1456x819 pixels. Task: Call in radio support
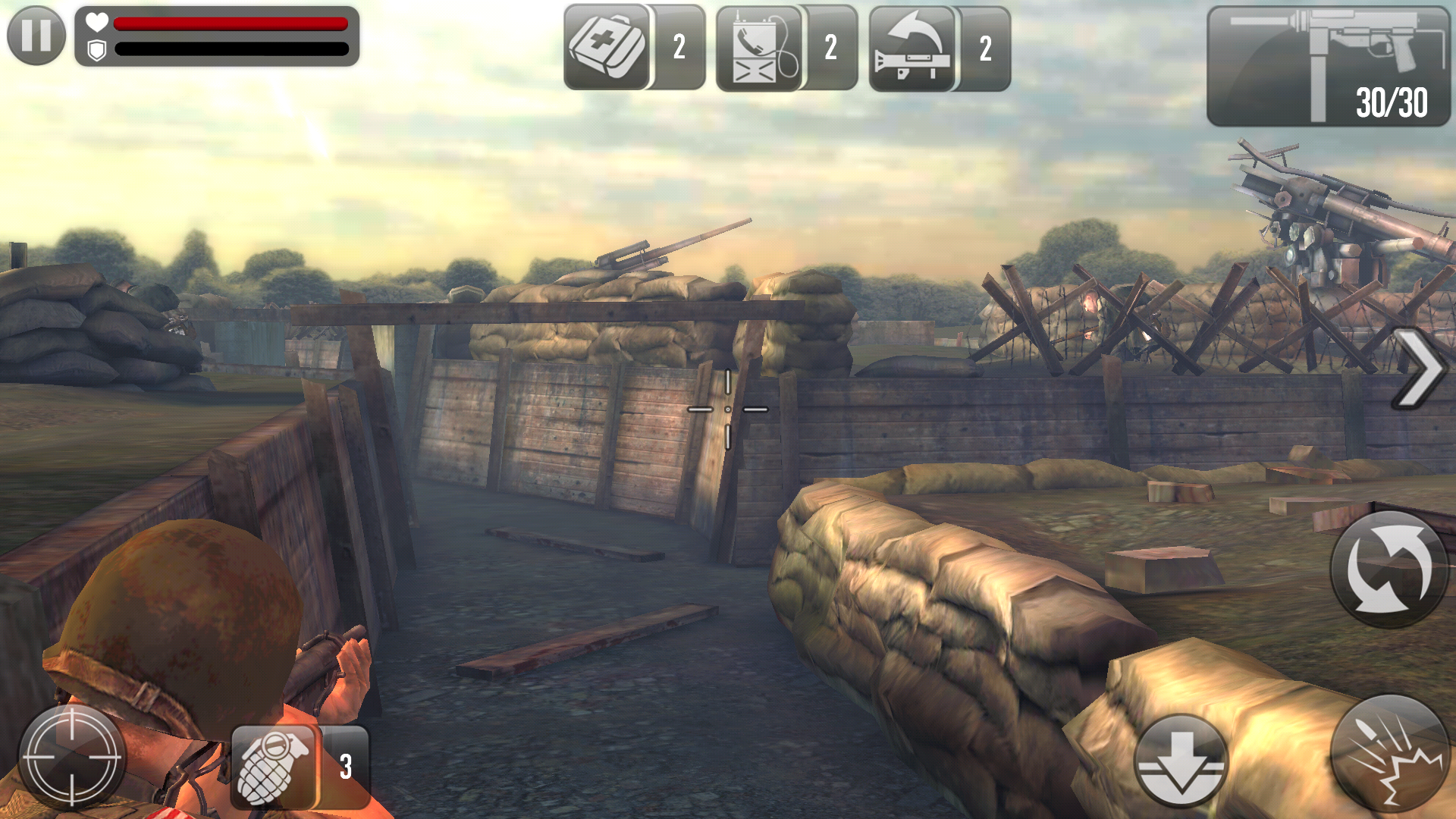coord(759,49)
